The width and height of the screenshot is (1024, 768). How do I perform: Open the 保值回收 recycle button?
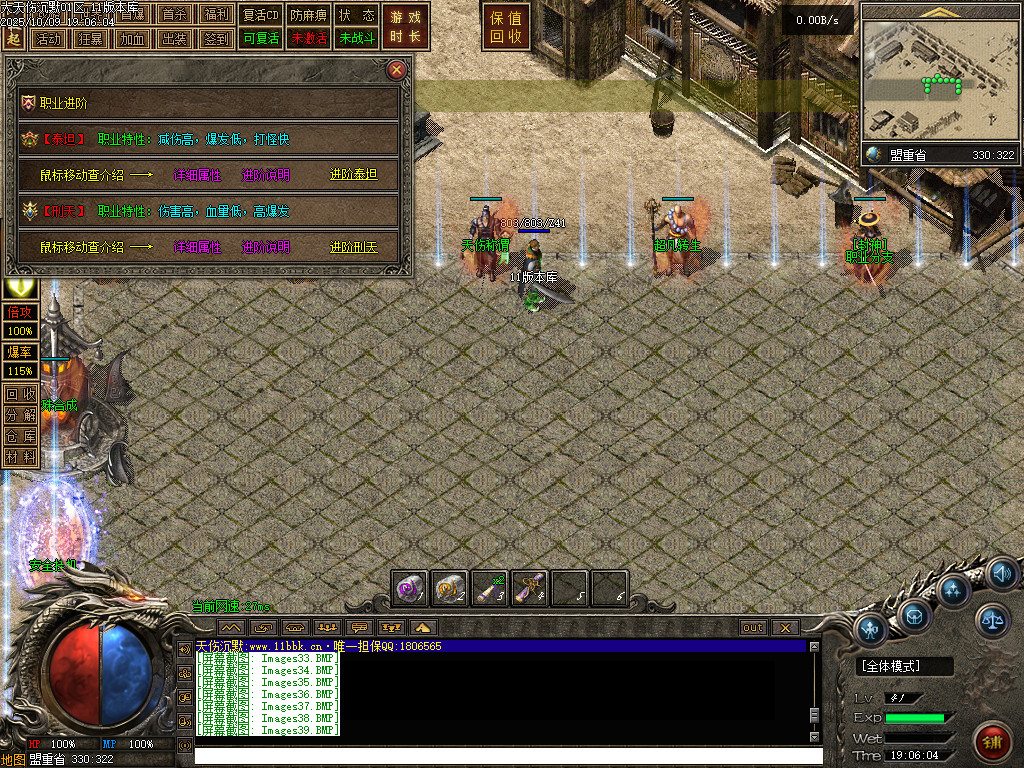(x=506, y=27)
